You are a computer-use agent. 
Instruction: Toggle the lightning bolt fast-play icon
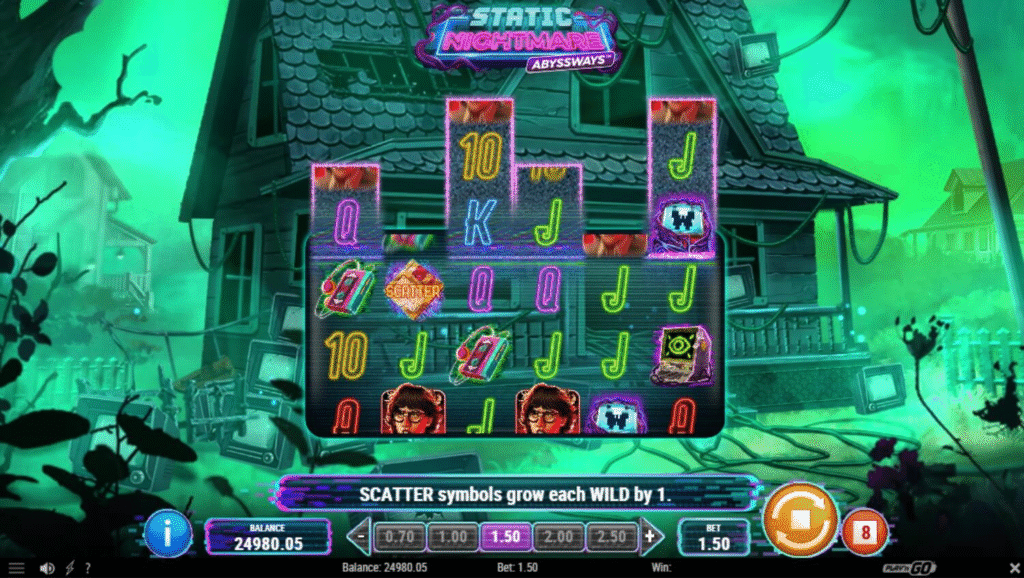pyautogui.click(x=69, y=569)
